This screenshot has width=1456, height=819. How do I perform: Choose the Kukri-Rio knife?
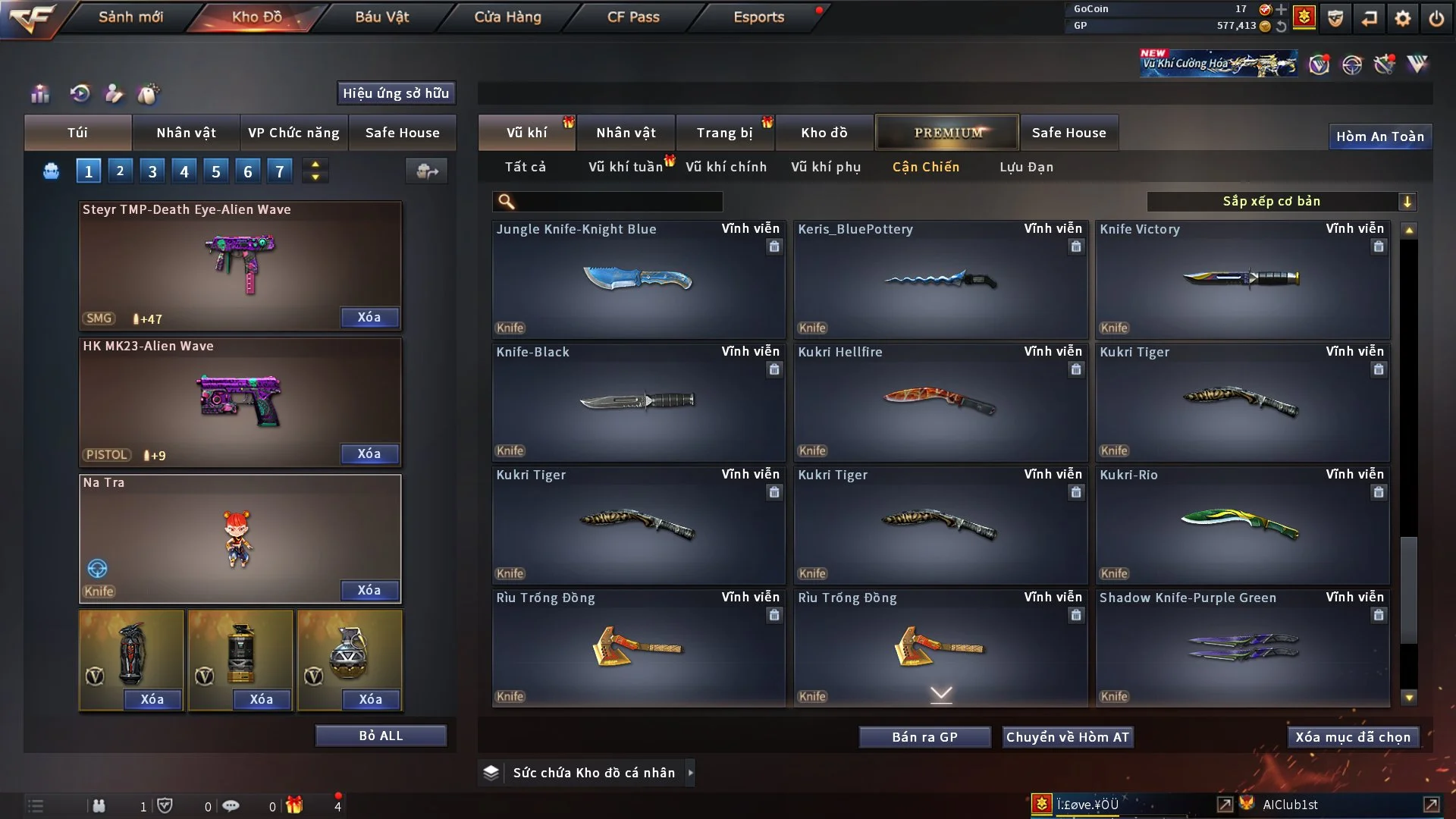click(x=1242, y=526)
